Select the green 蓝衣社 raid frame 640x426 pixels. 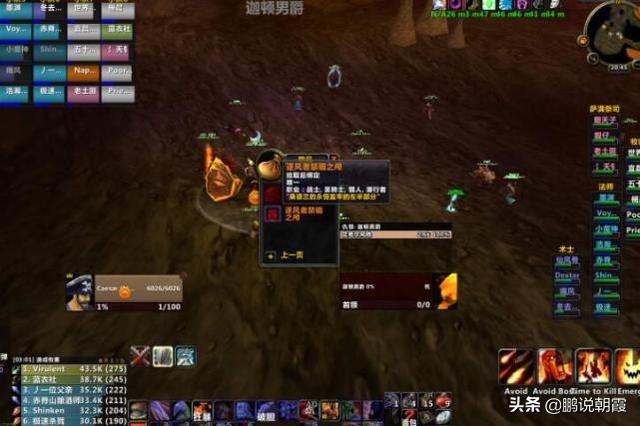118,30
